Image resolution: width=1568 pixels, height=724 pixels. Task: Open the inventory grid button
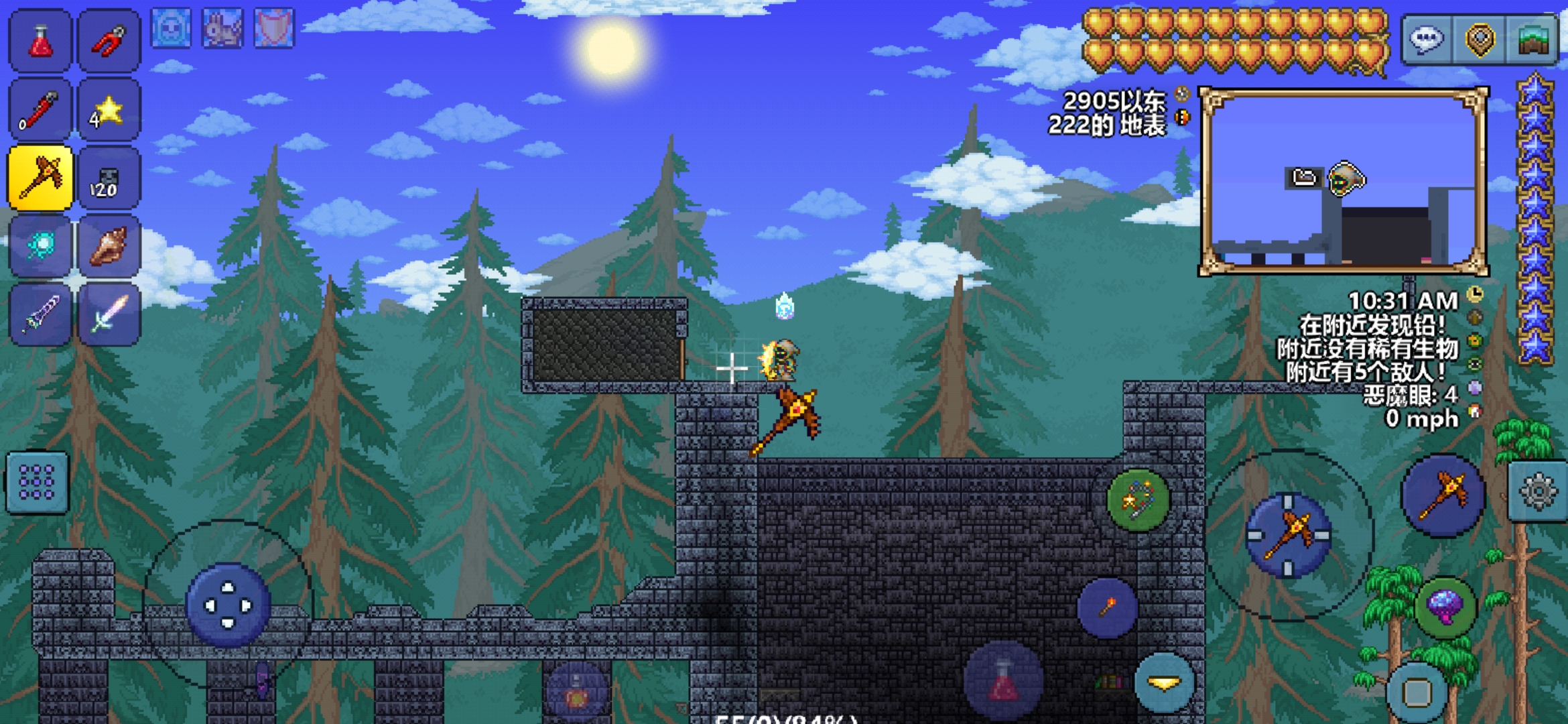pyautogui.click(x=38, y=483)
